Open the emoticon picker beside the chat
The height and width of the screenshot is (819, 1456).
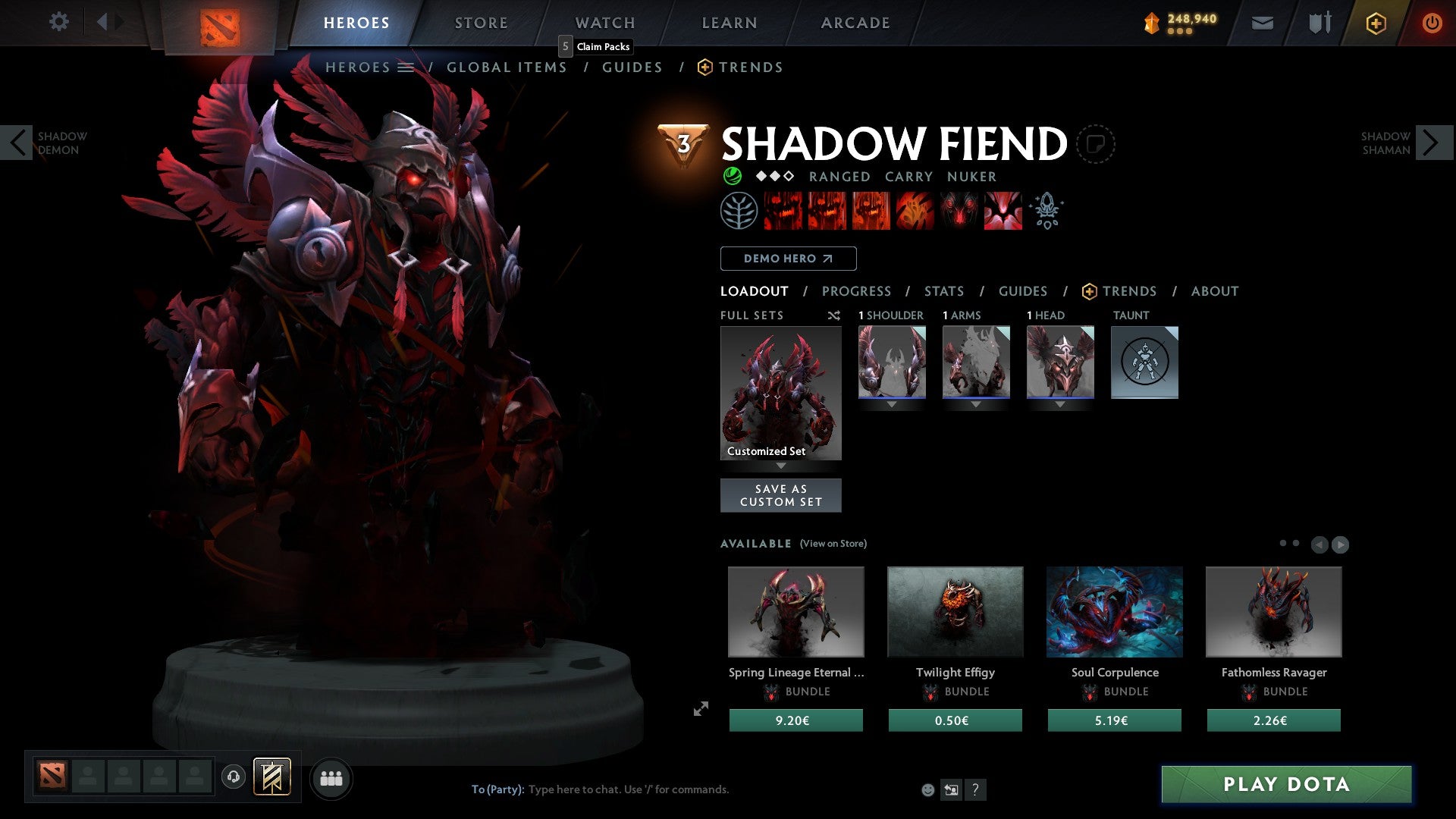pos(927,789)
